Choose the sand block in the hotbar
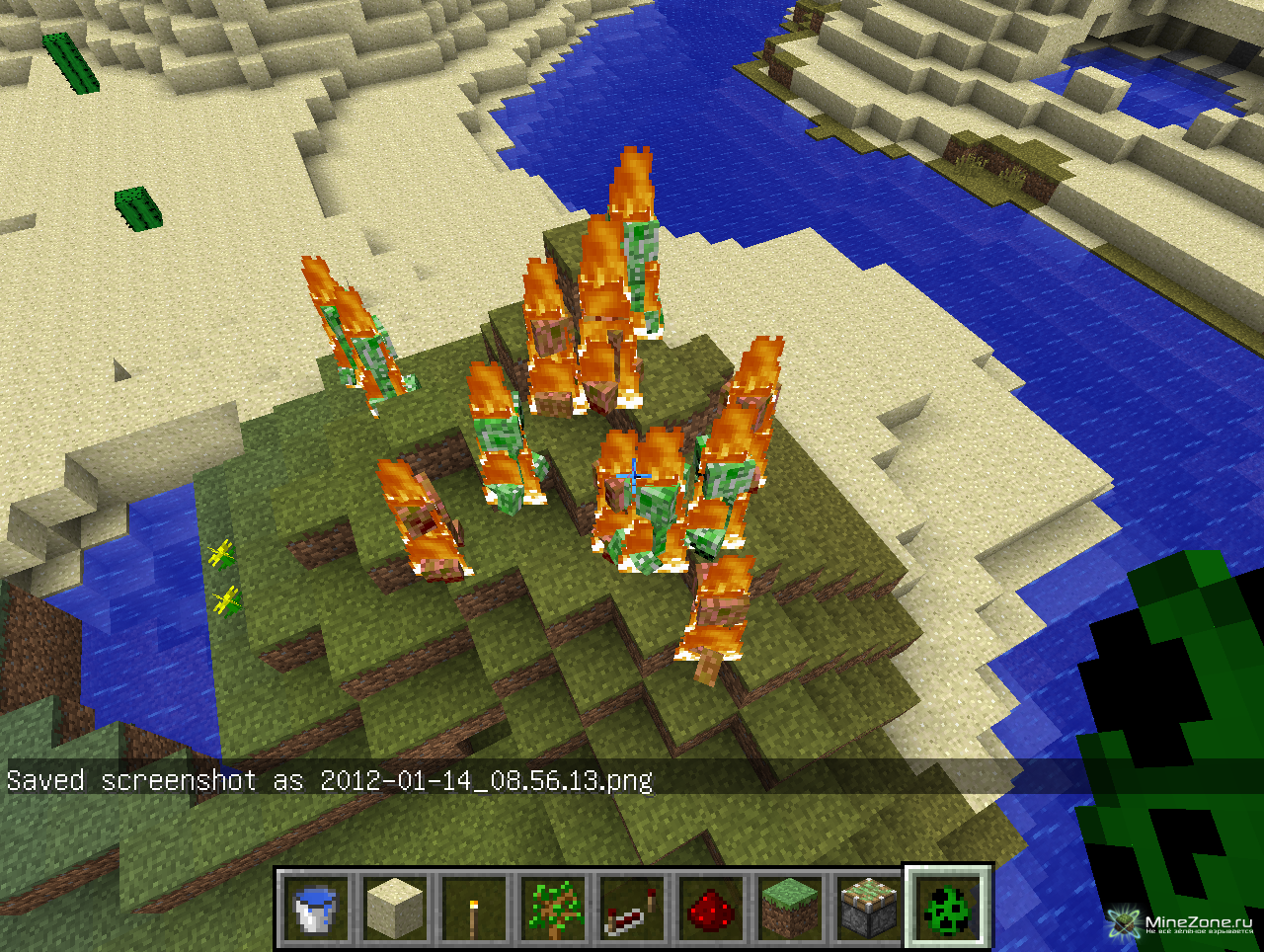Screen dimensions: 1264x952 coord(395,907)
